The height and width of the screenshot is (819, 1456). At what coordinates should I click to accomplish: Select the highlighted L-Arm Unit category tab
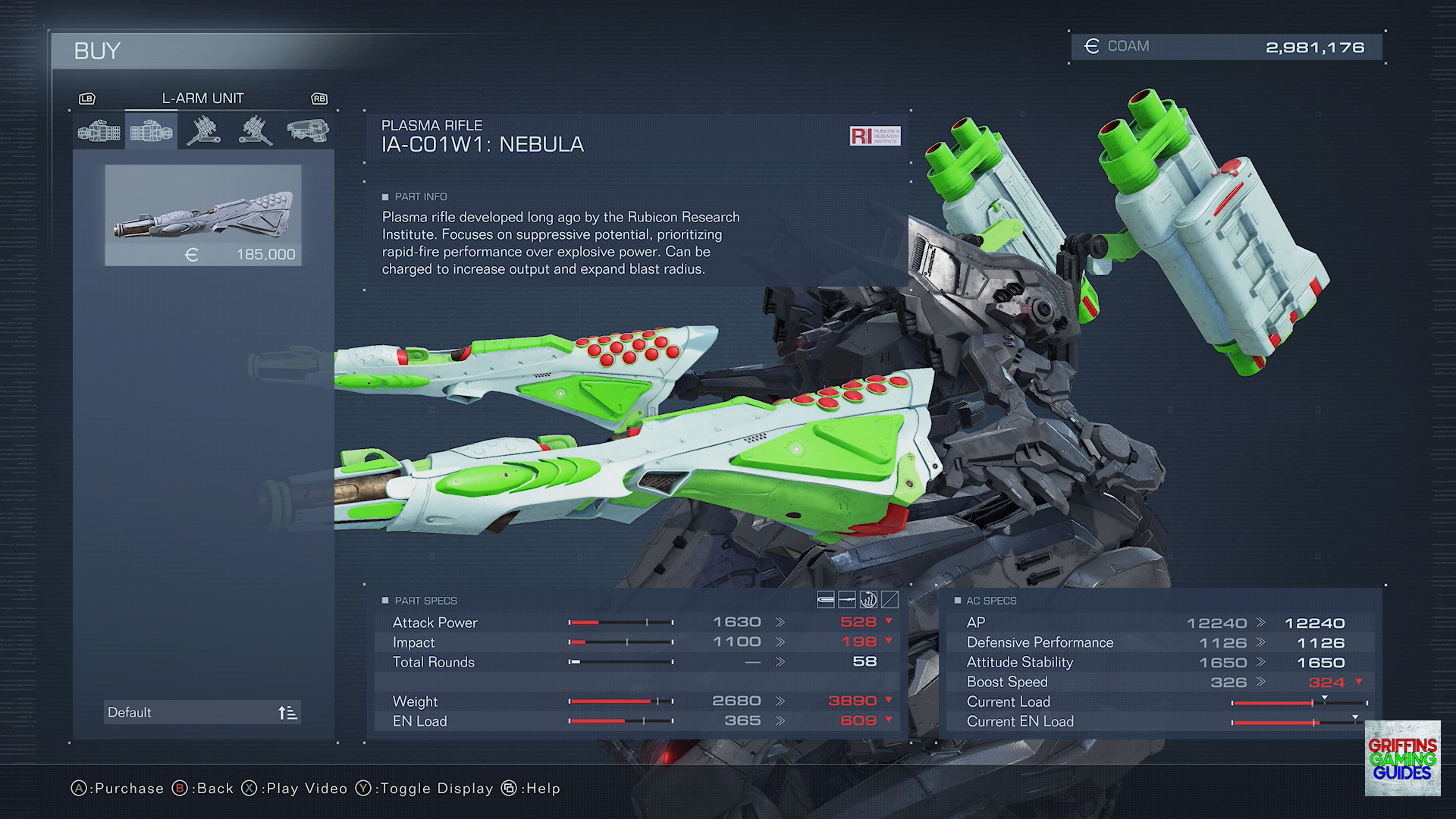pos(152,131)
